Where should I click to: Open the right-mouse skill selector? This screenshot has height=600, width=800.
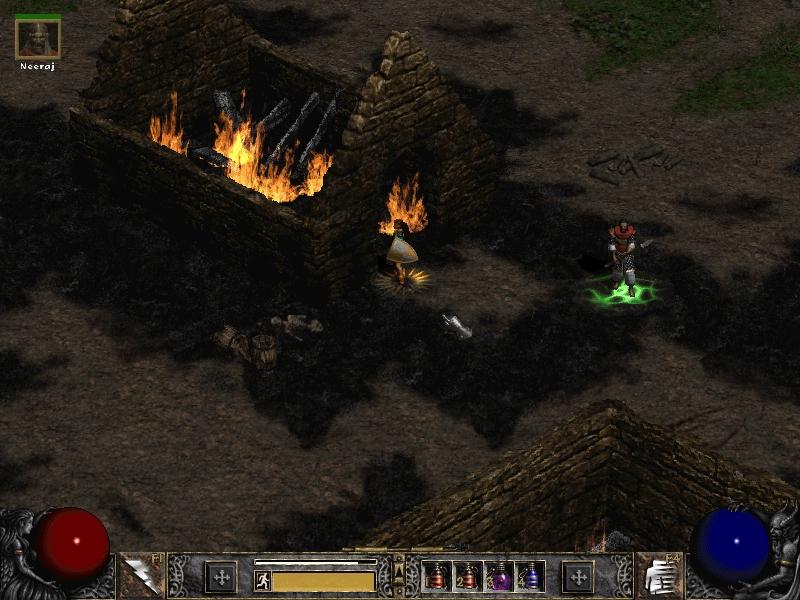655,575
